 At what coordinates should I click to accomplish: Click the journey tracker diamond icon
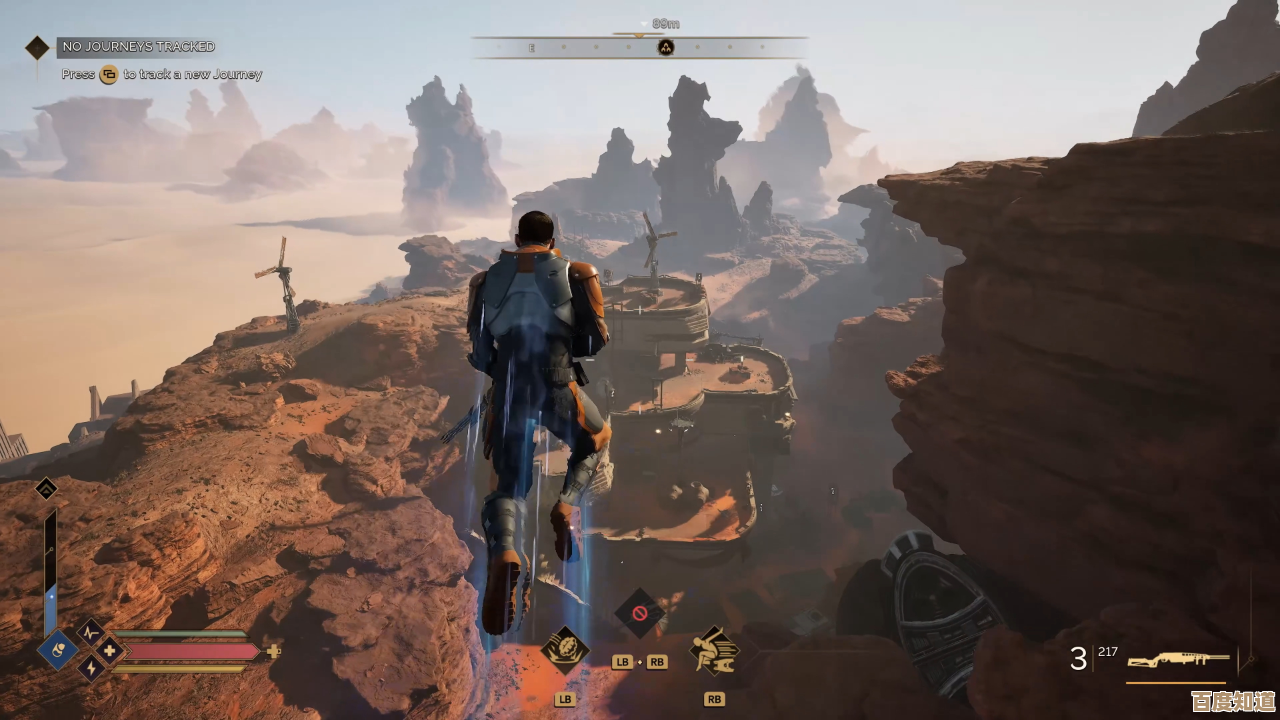pos(37,47)
